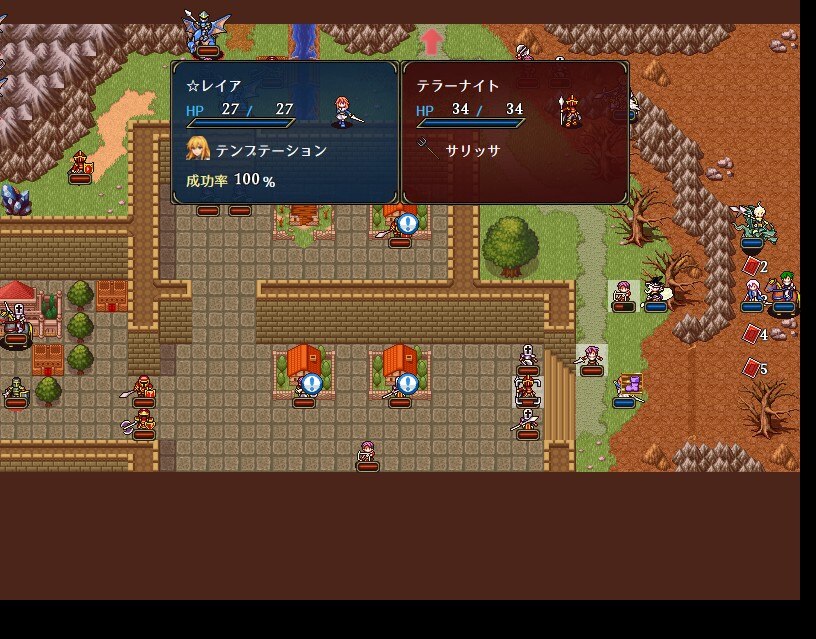
Task: Click the red upward arrow map marker
Action: 432,41
